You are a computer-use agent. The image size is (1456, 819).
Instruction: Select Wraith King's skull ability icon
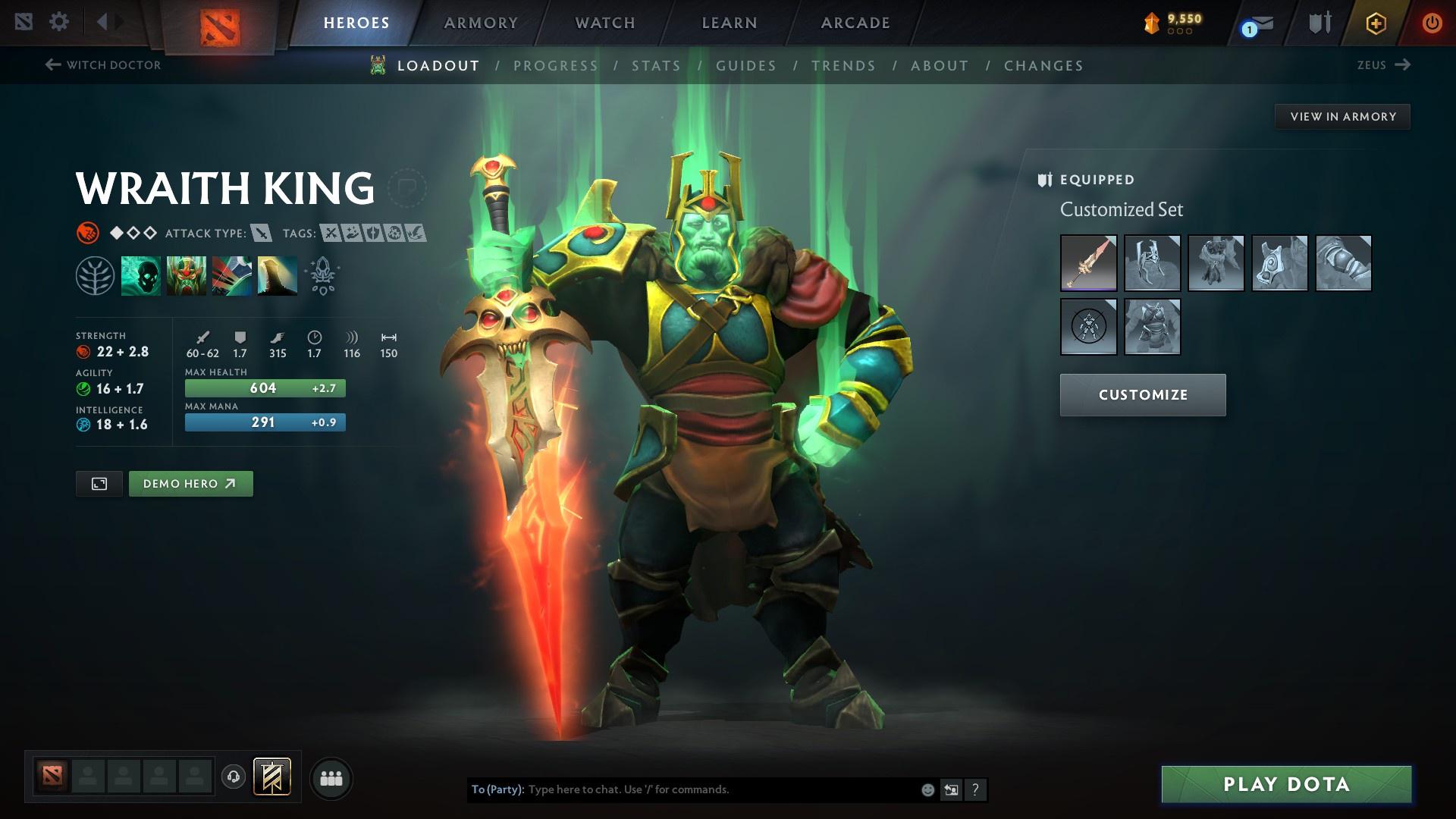[140, 275]
